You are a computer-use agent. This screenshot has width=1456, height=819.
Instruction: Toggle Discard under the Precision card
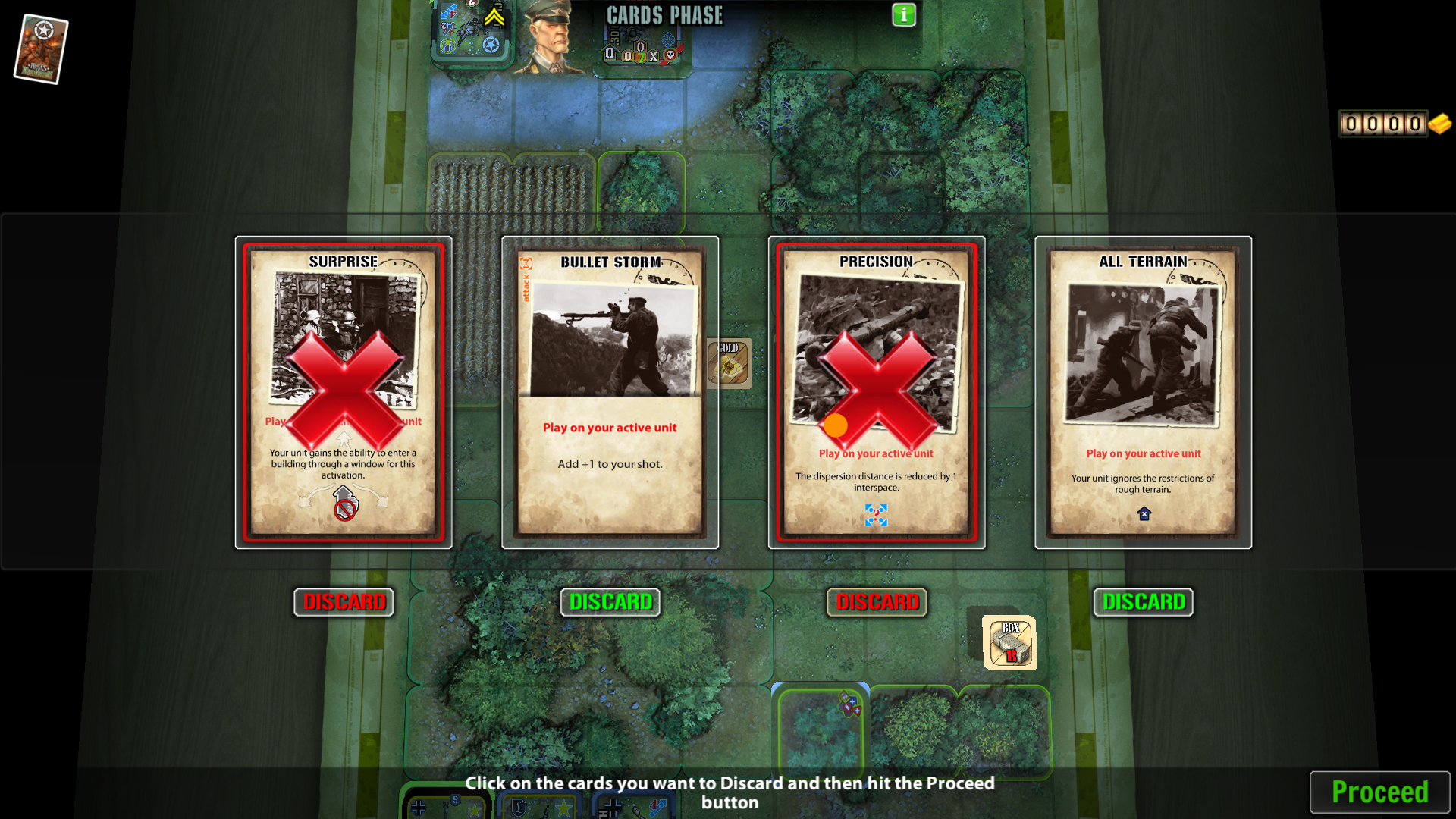pos(877,602)
